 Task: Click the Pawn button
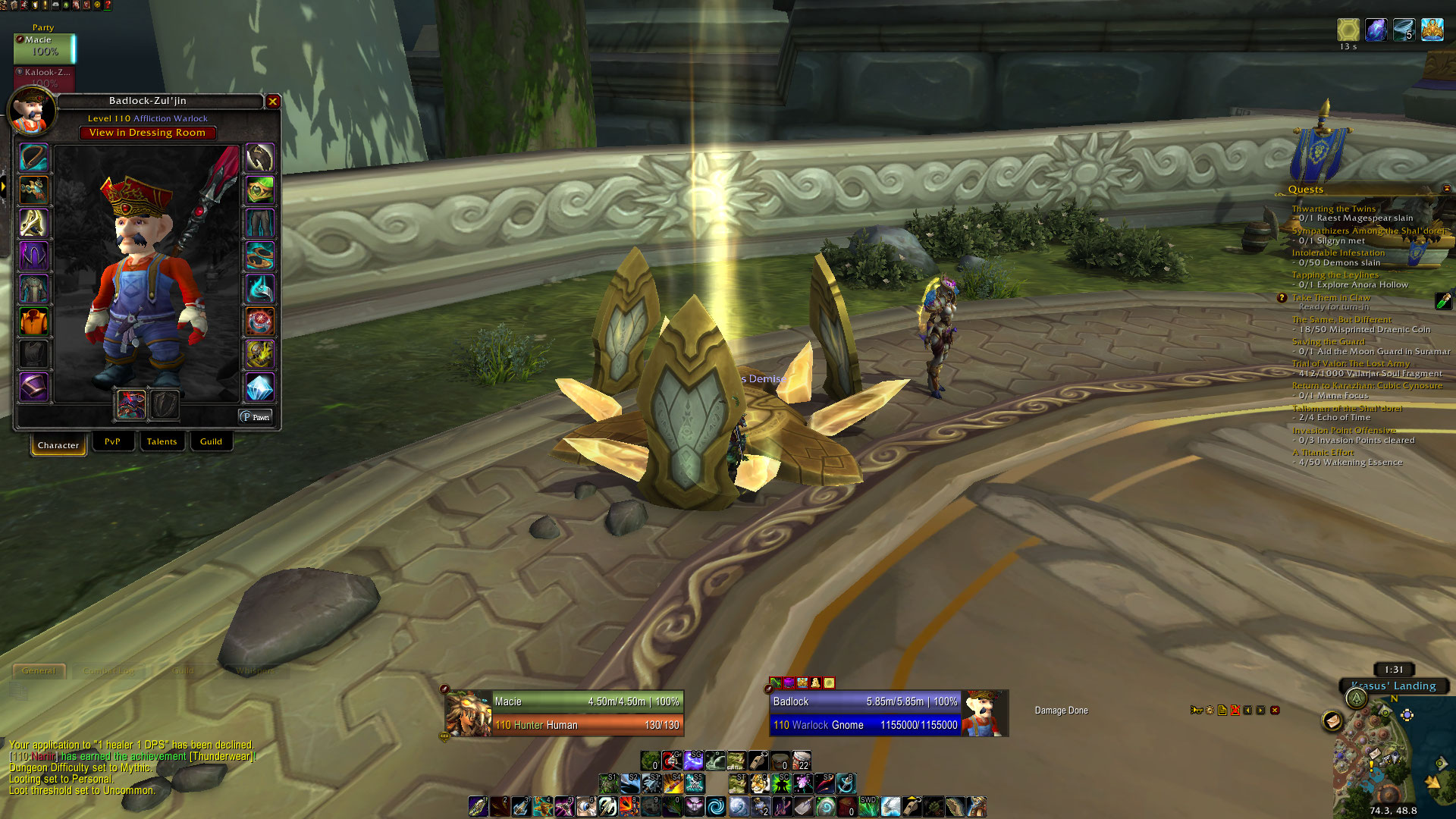coord(256,417)
